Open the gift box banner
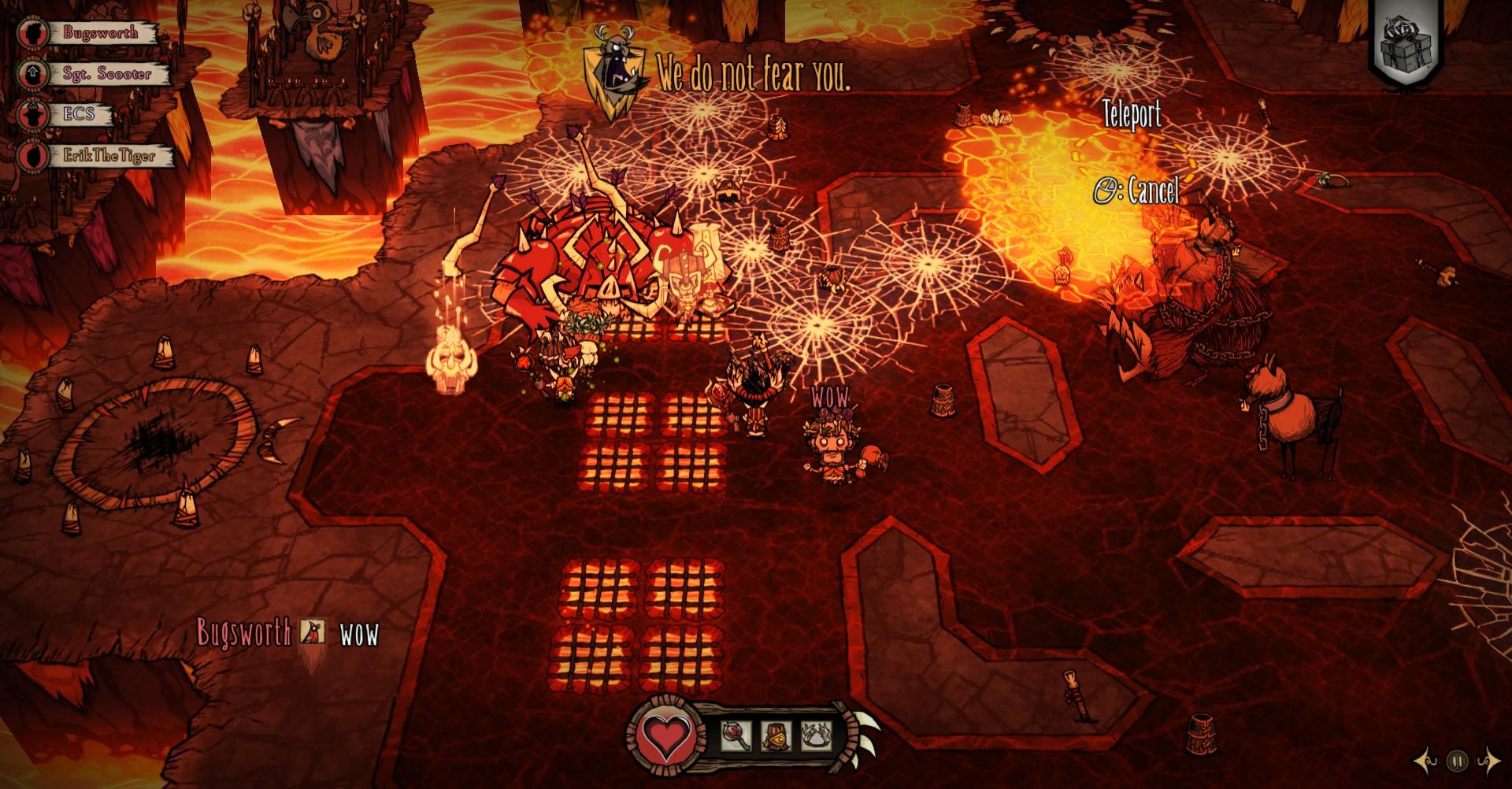This screenshot has height=789, width=1512. [1409, 45]
